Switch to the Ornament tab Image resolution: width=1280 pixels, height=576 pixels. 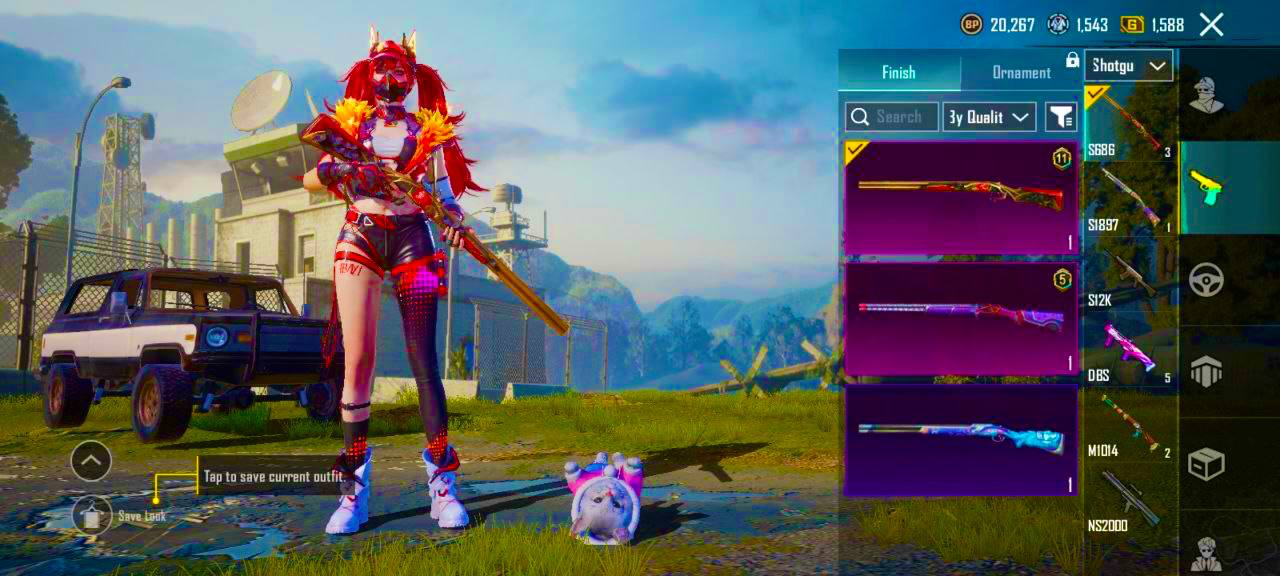pyautogui.click(x=1020, y=72)
